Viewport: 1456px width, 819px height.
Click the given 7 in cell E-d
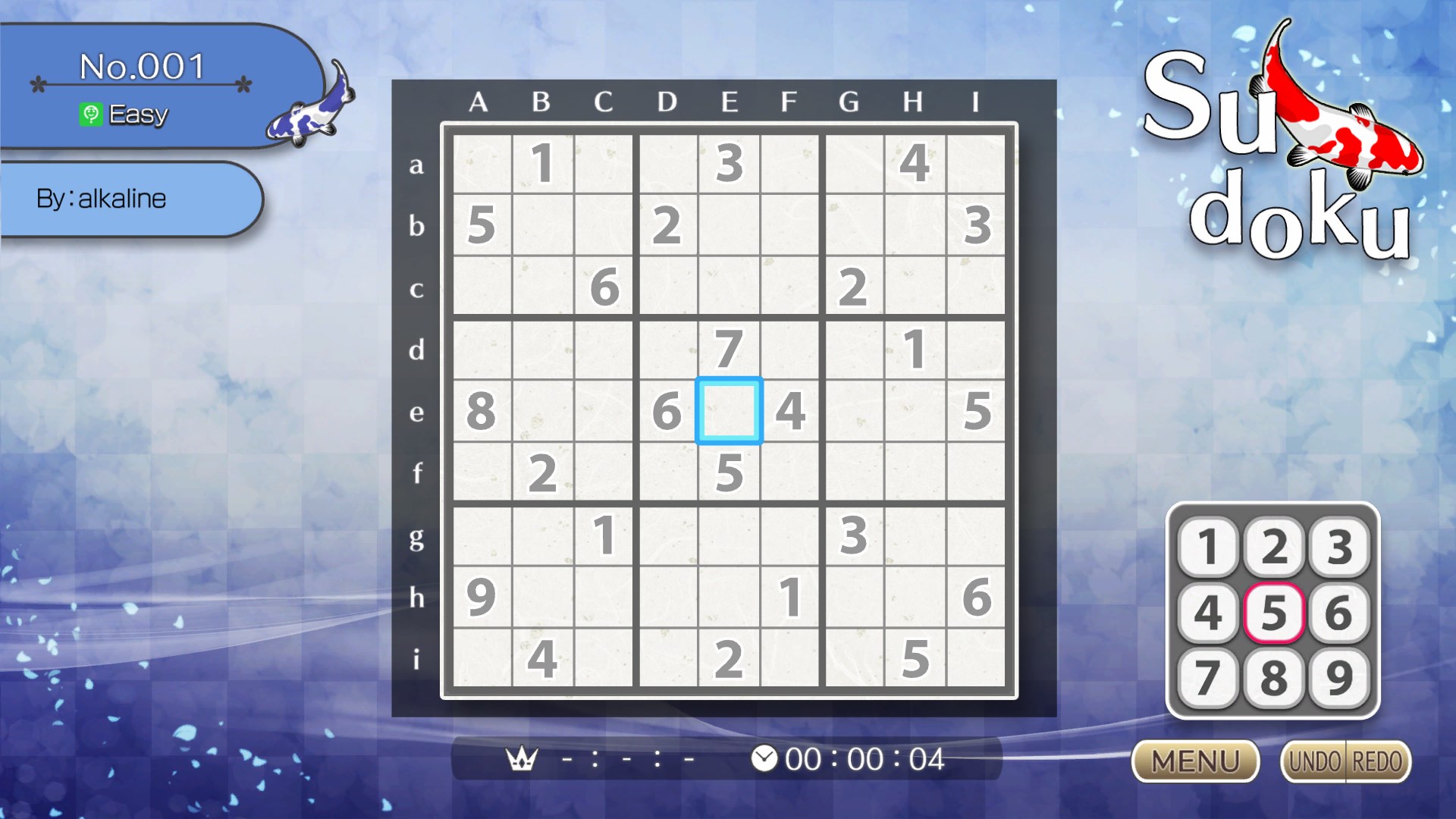click(730, 349)
